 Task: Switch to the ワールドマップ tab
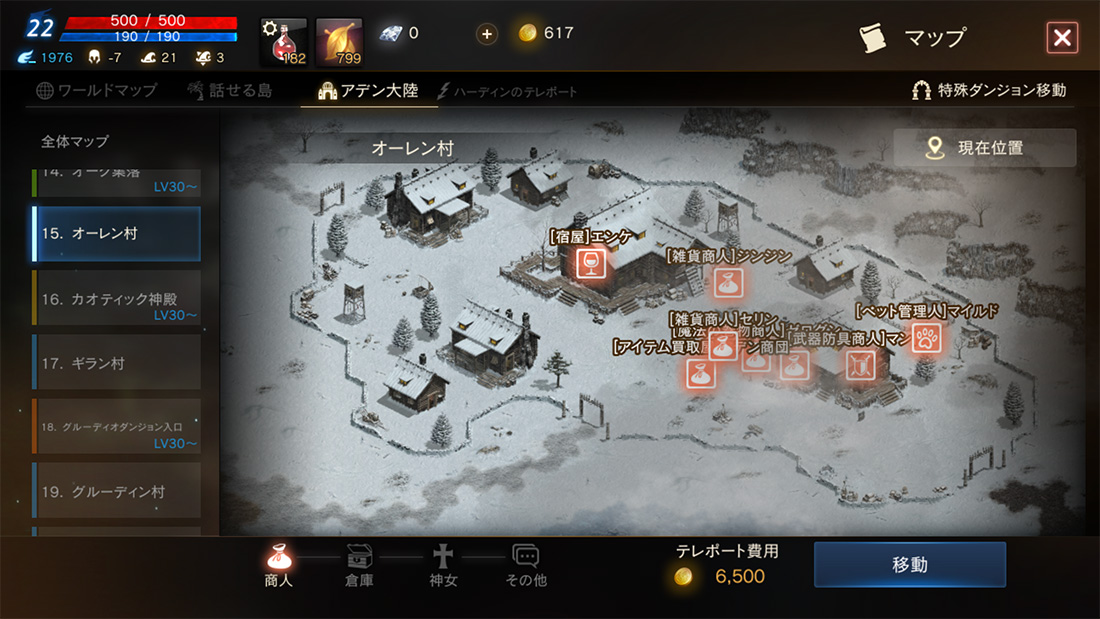tap(97, 91)
